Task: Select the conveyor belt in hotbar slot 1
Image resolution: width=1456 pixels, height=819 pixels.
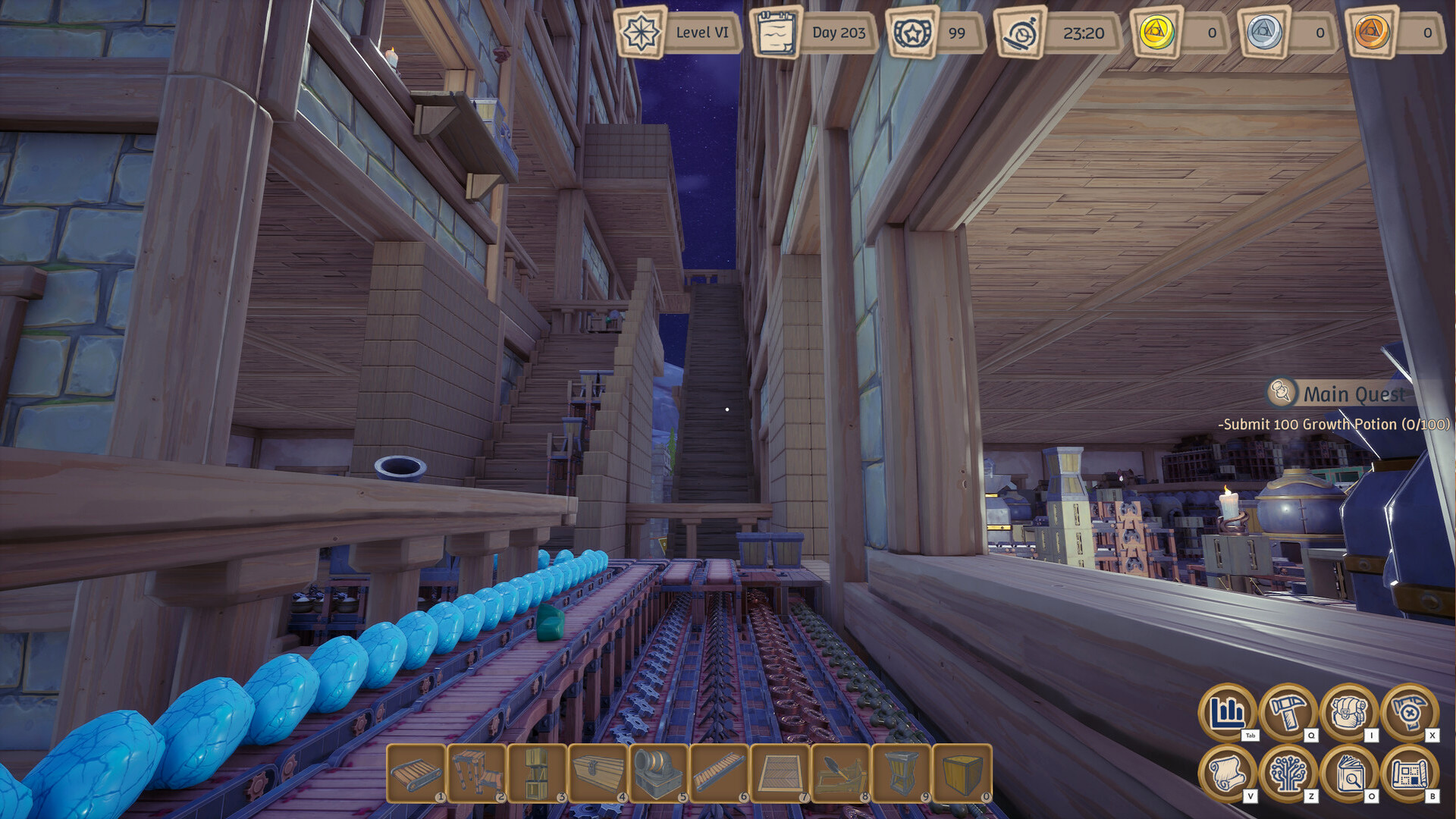Action: click(416, 773)
